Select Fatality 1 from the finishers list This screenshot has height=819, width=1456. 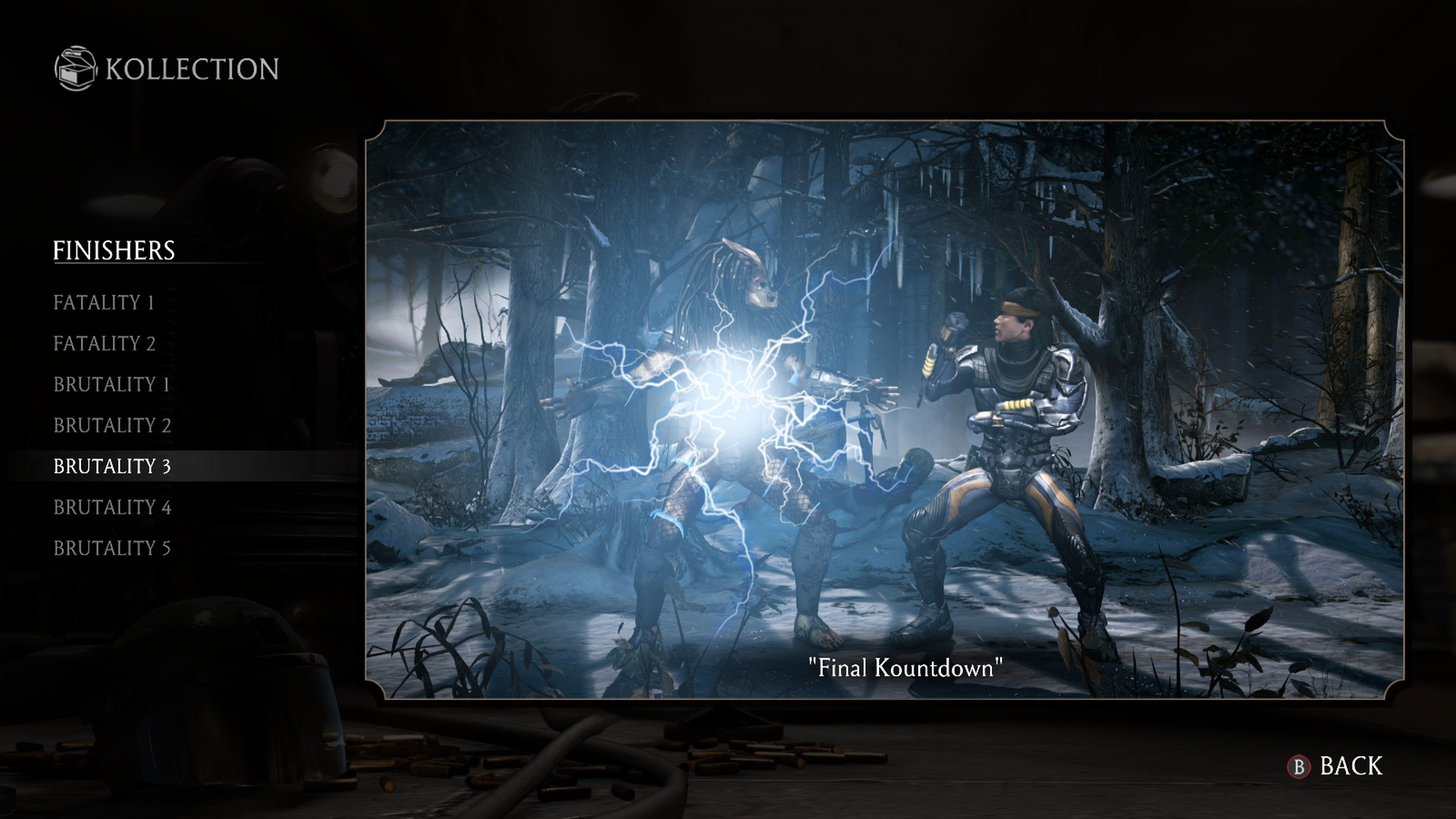tap(104, 303)
